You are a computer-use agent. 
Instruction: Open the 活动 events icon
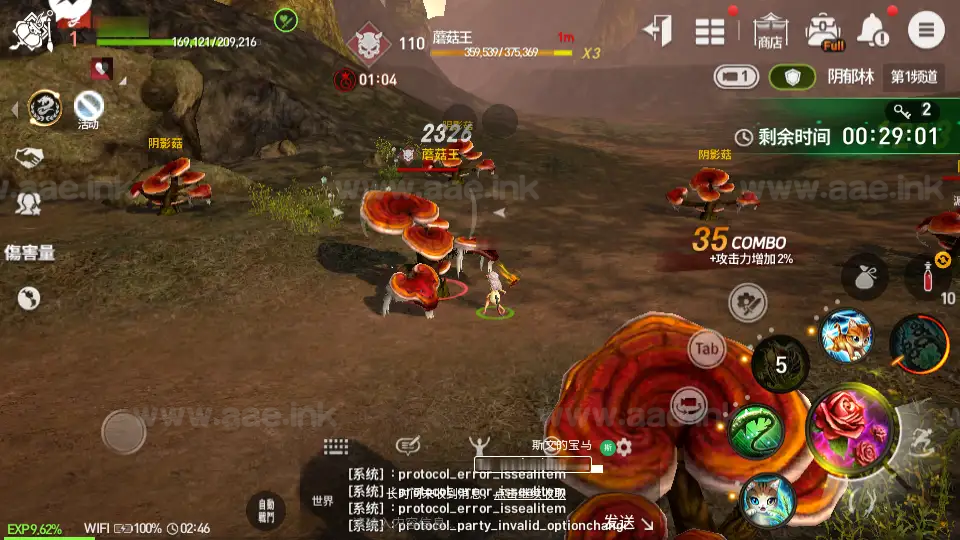point(88,106)
